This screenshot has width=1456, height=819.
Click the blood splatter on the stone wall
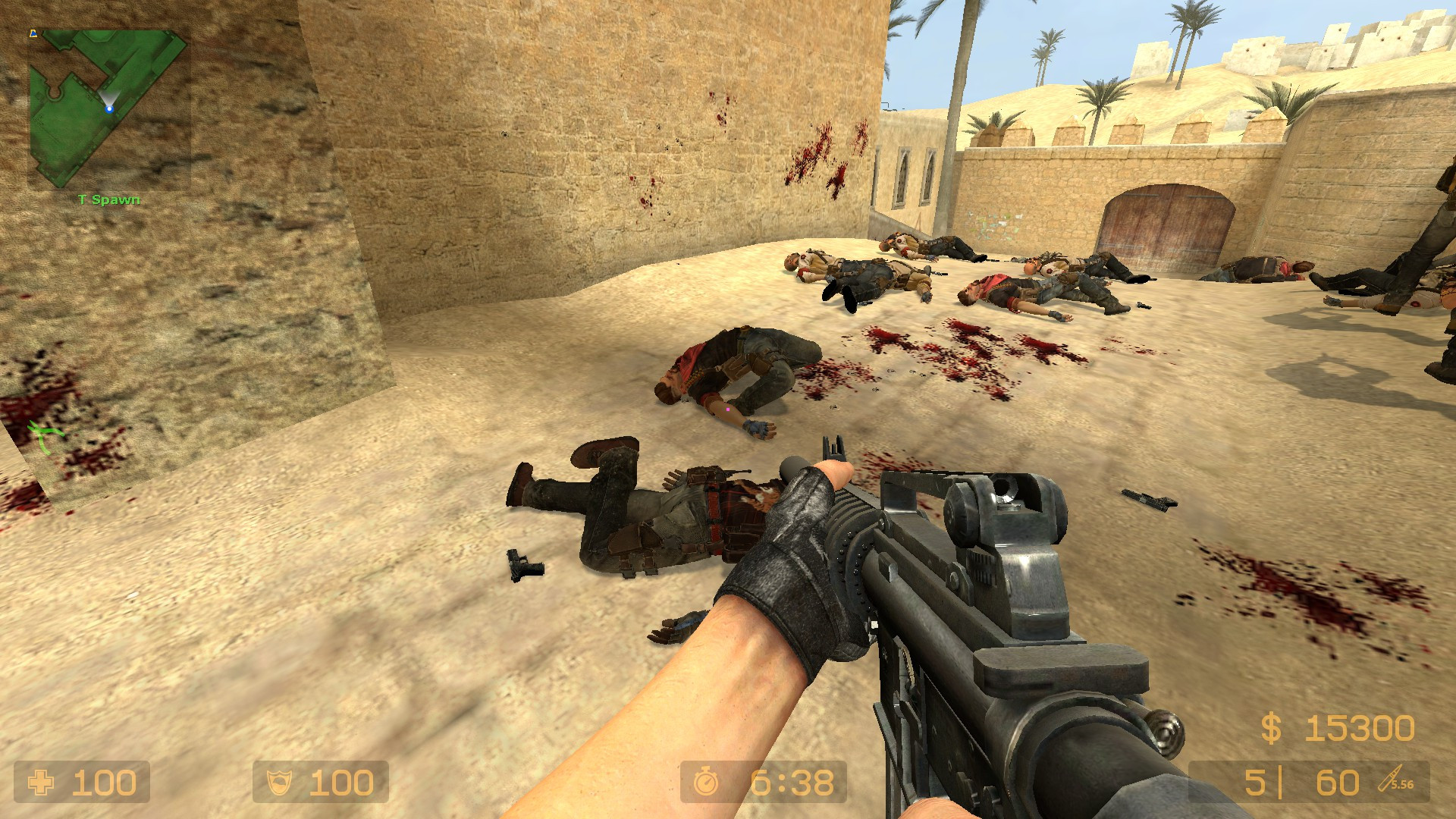[x=815, y=152]
